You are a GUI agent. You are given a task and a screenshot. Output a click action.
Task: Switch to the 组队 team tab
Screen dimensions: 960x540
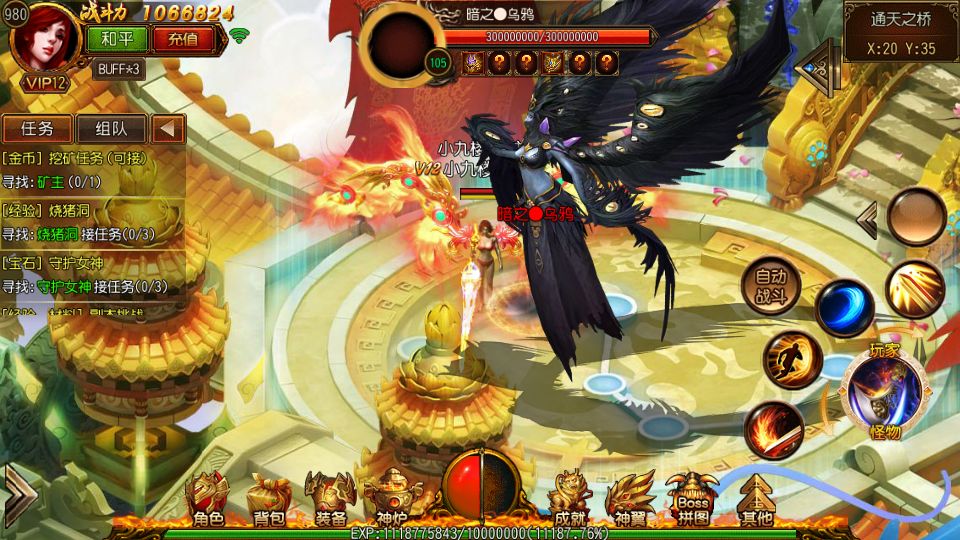(111, 128)
